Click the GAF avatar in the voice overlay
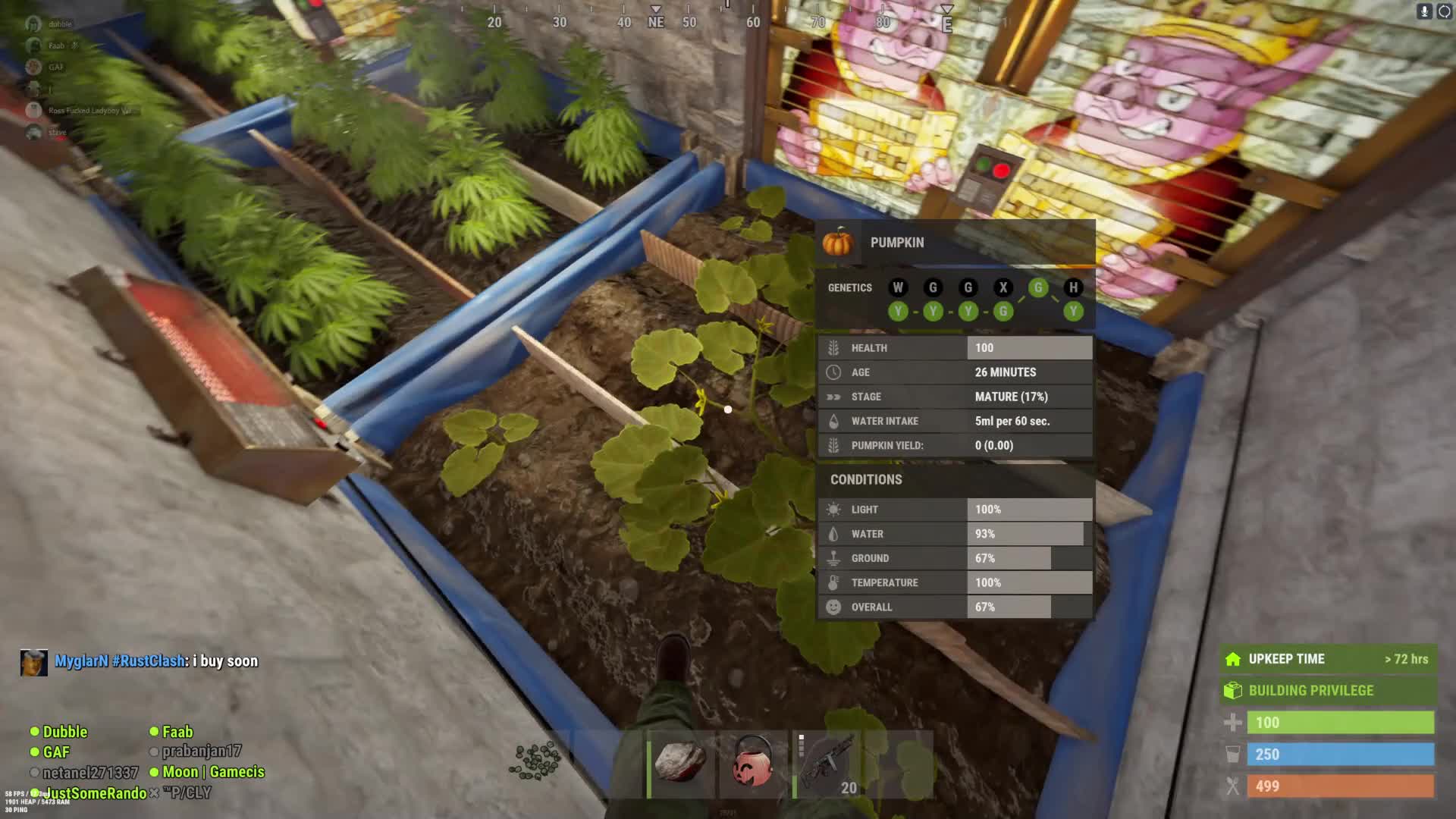The width and height of the screenshot is (1456, 819). tap(33, 67)
